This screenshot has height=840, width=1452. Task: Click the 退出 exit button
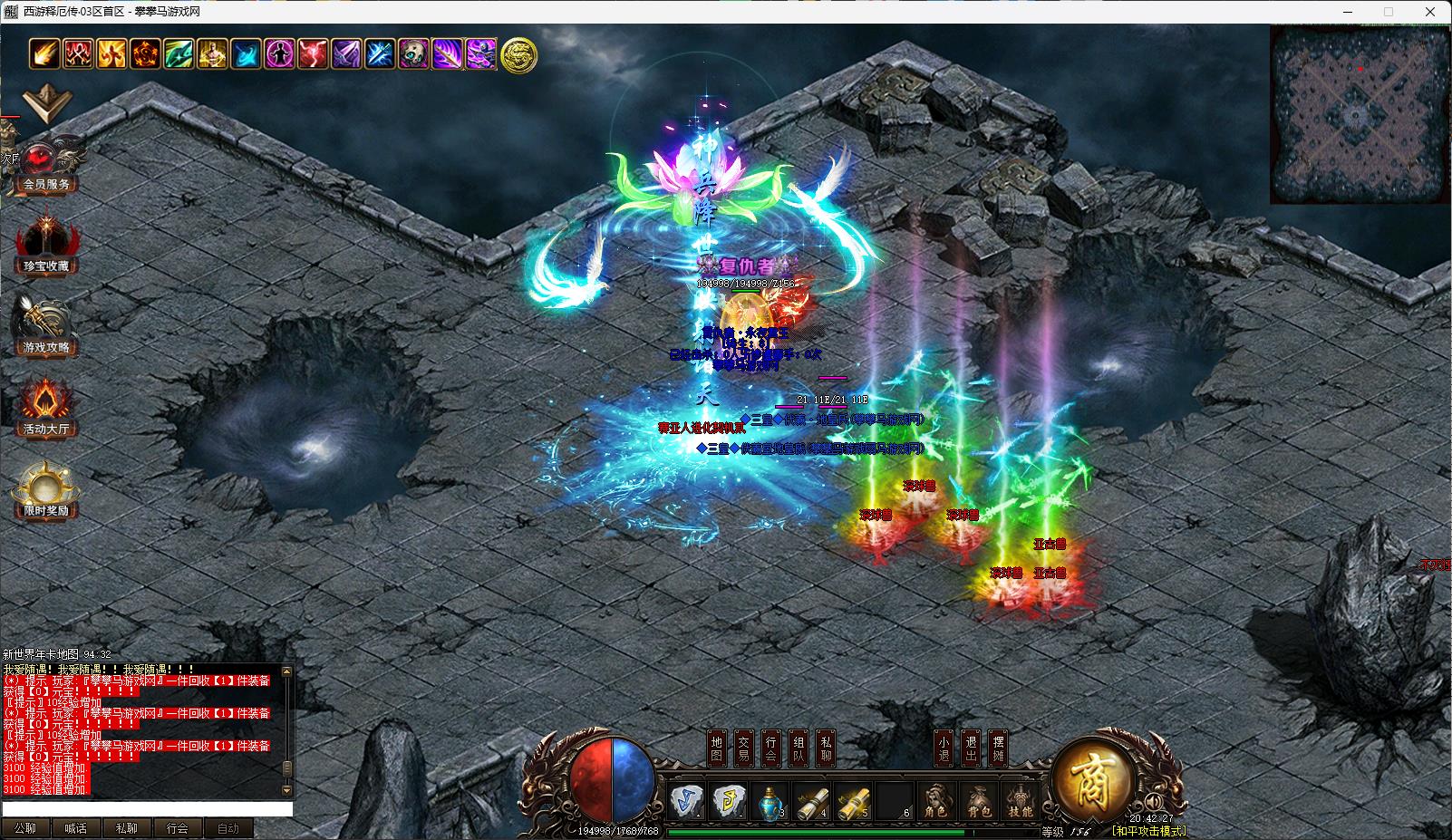point(971,748)
